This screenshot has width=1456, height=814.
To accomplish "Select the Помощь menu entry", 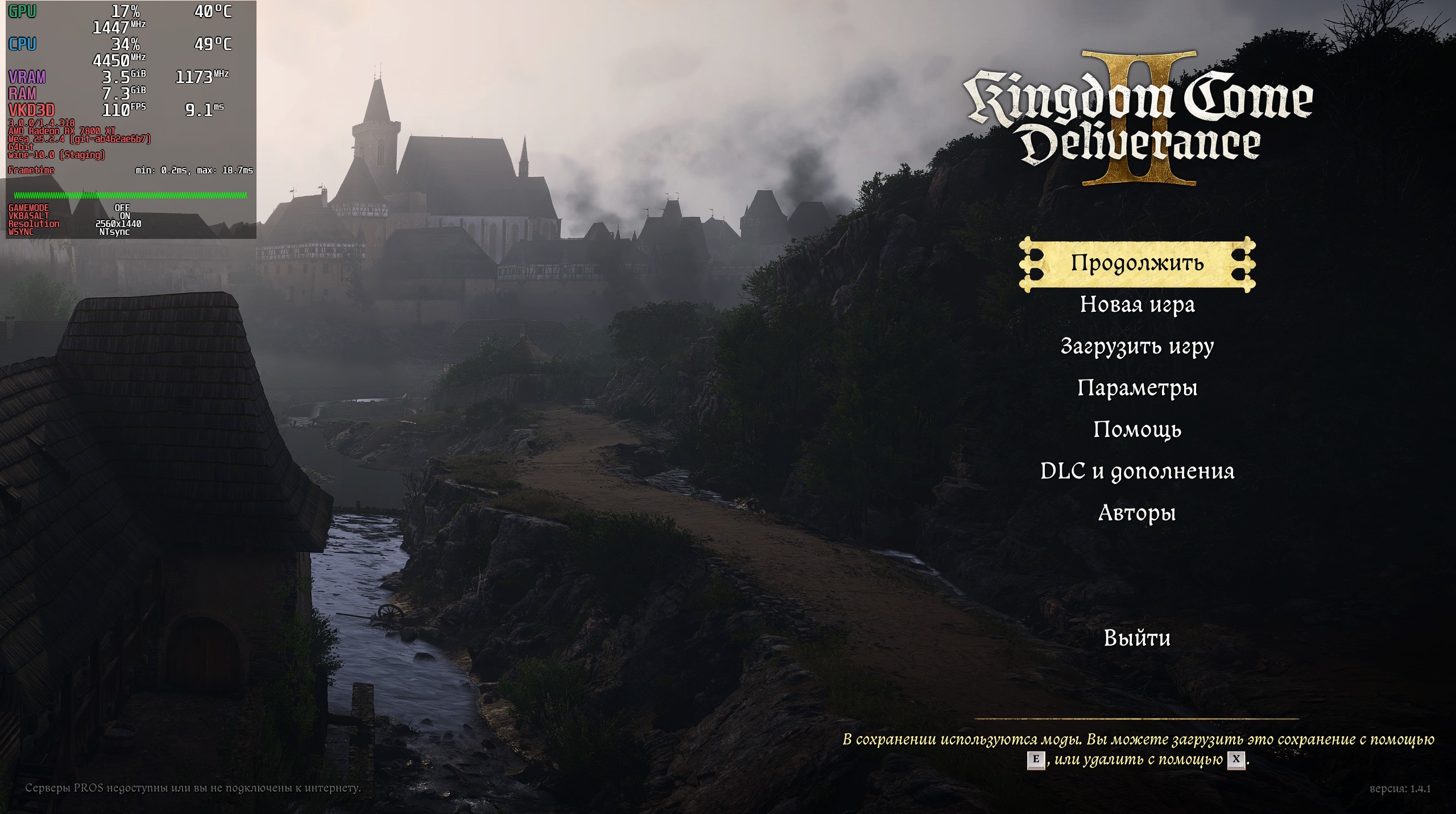I will pyautogui.click(x=1137, y=429).
